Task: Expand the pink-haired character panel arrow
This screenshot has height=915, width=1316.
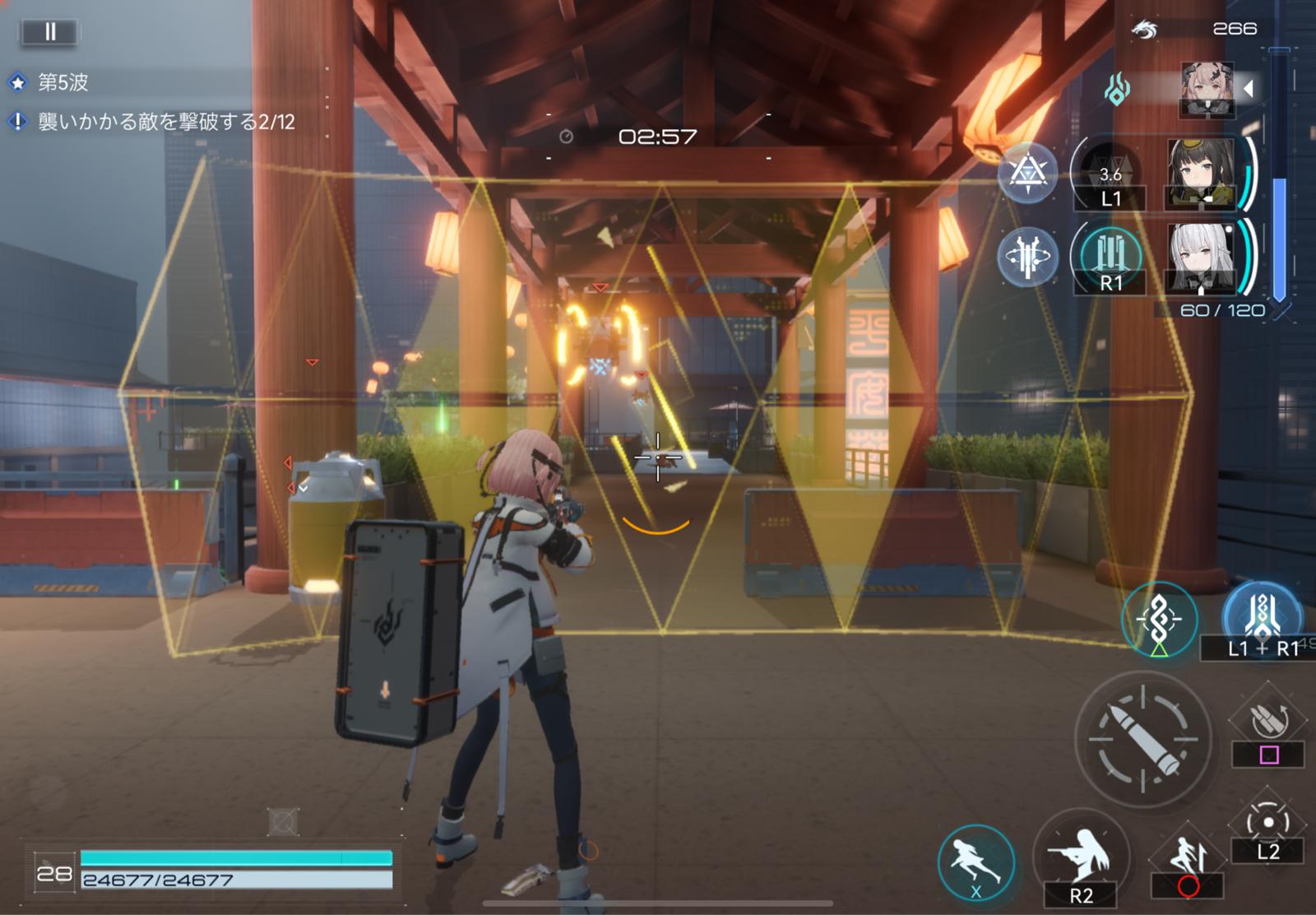Action: [x=1249, y=88]
